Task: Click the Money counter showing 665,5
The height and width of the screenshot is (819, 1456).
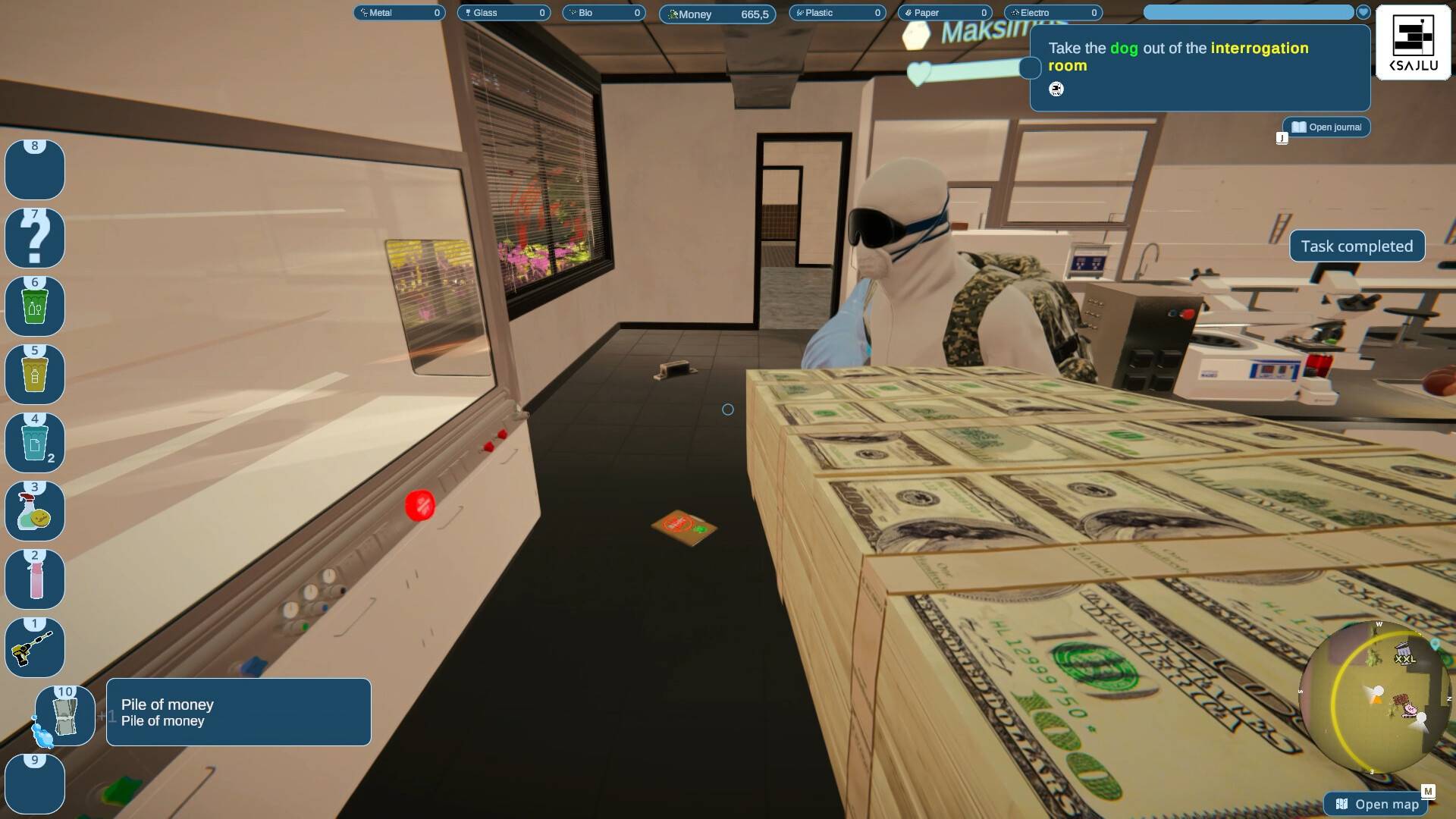Action: [x=717, y=14]
